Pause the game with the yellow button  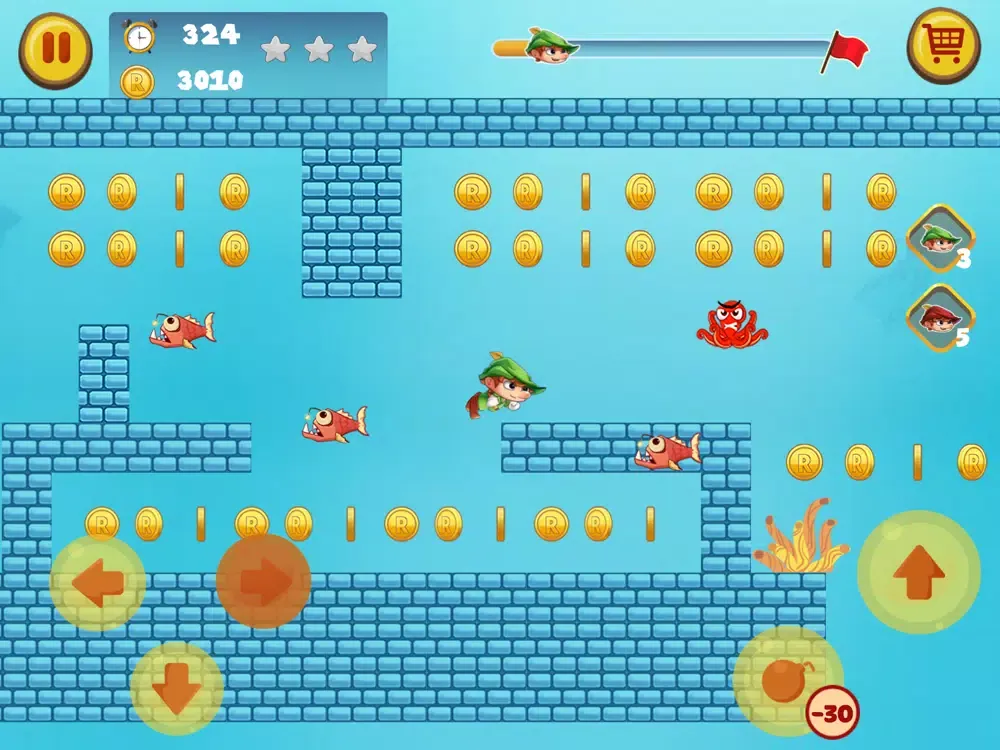coord(55,51)
